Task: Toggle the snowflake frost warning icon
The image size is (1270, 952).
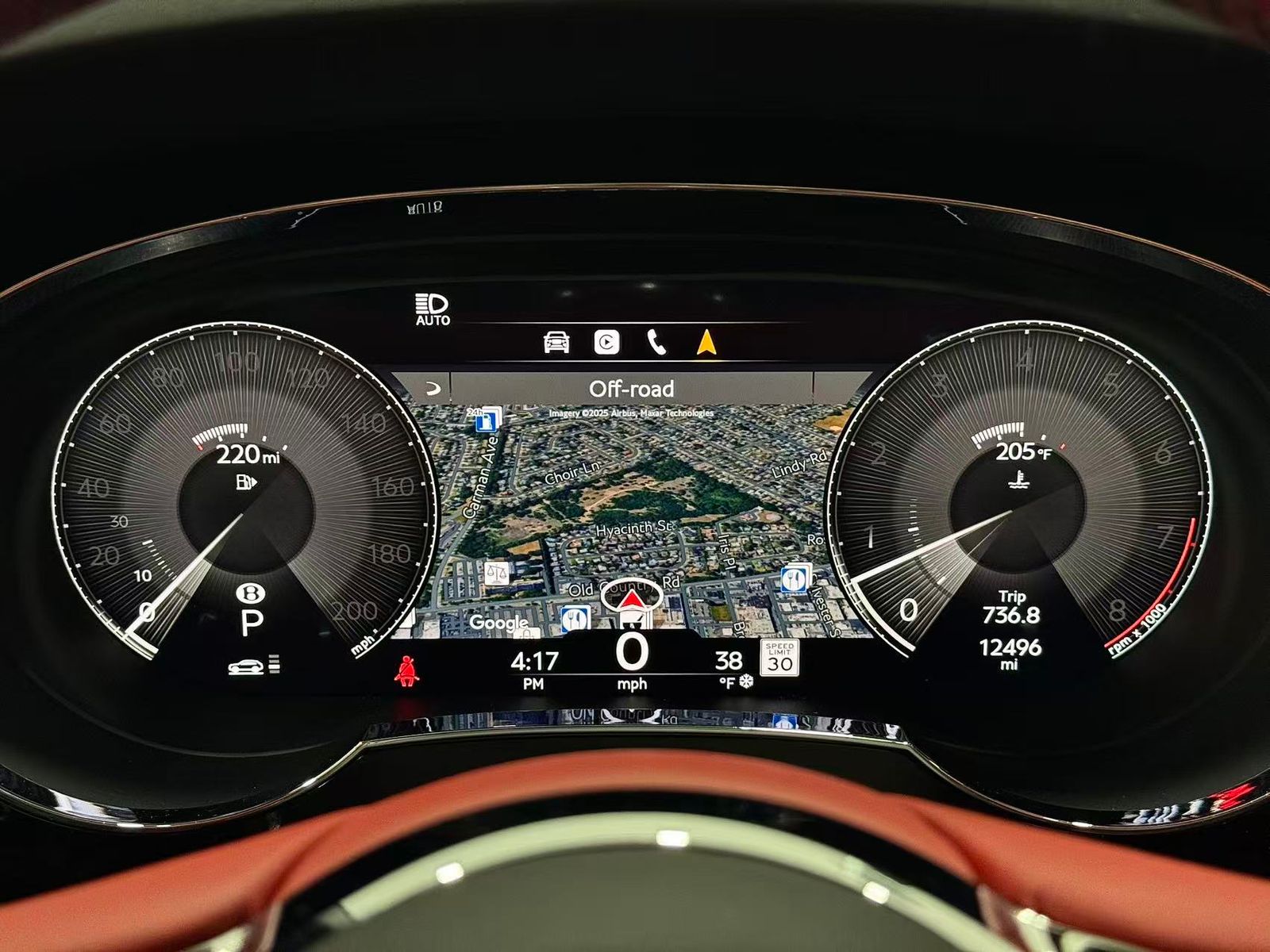Action: pos(747,681)
